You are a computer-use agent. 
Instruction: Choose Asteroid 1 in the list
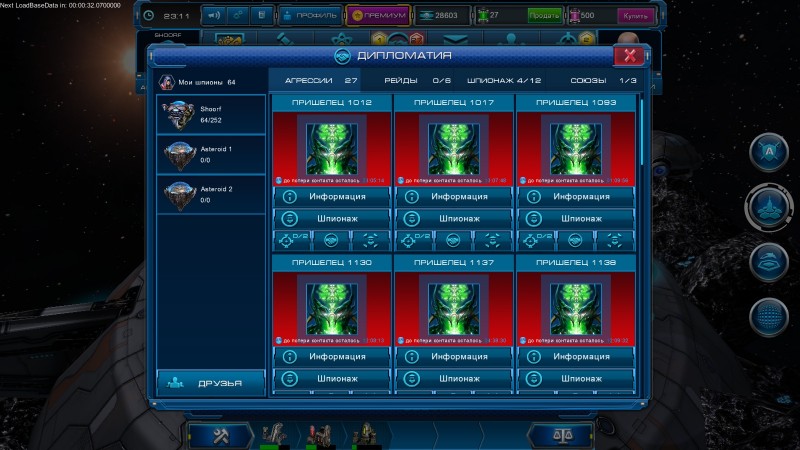pyautogui.click(x=211, y=154)
